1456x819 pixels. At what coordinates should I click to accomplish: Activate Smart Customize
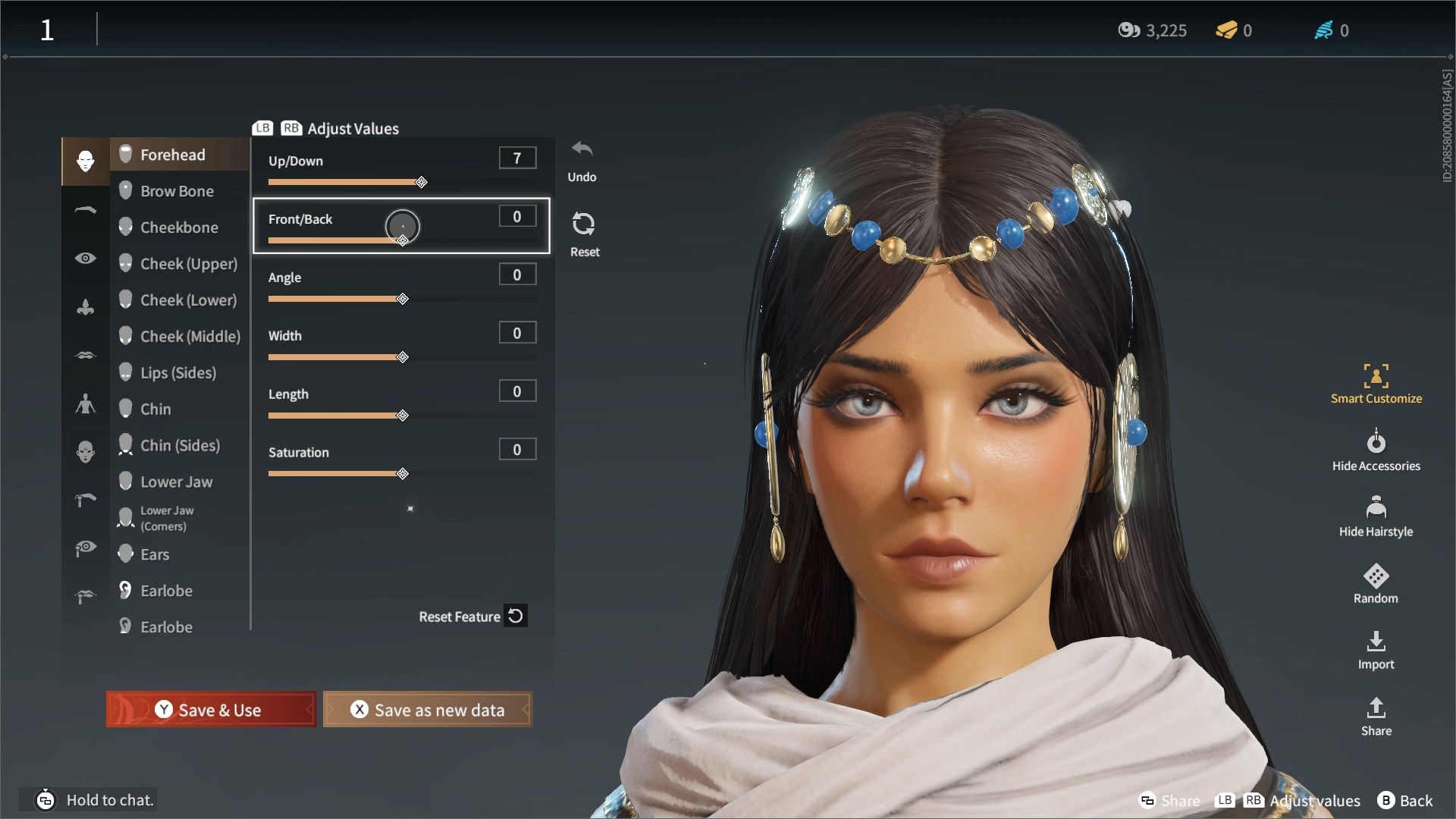pyautogui.click(x=1376, y=383)
